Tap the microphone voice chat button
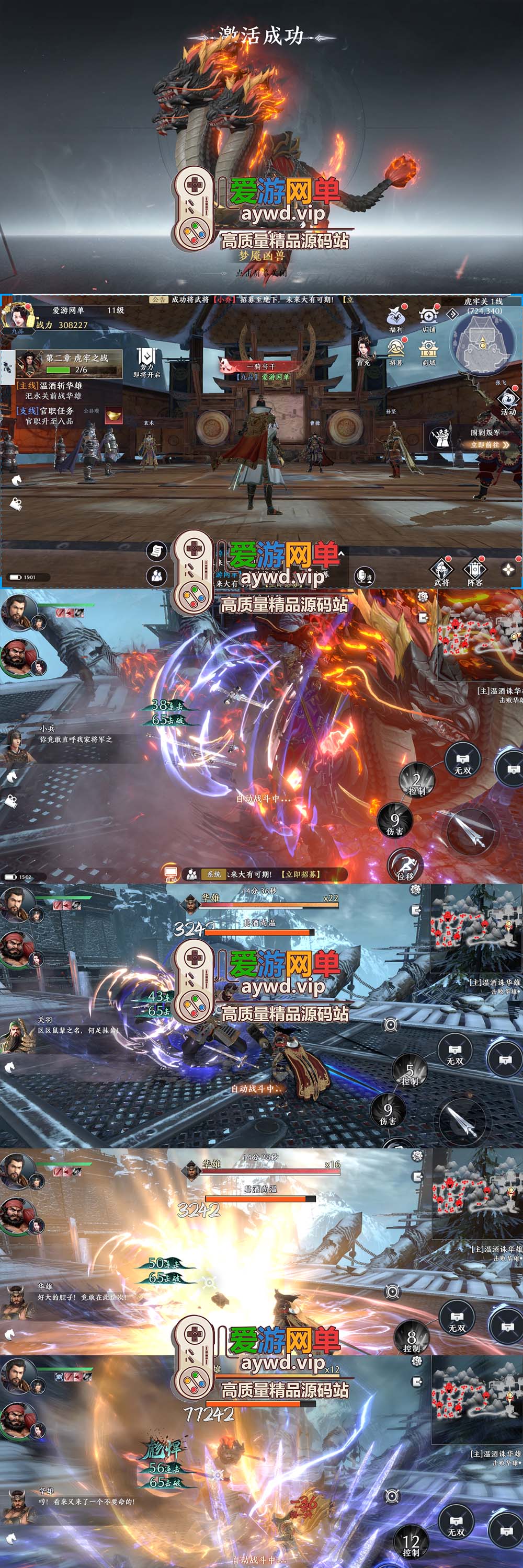 click(364, 575)
